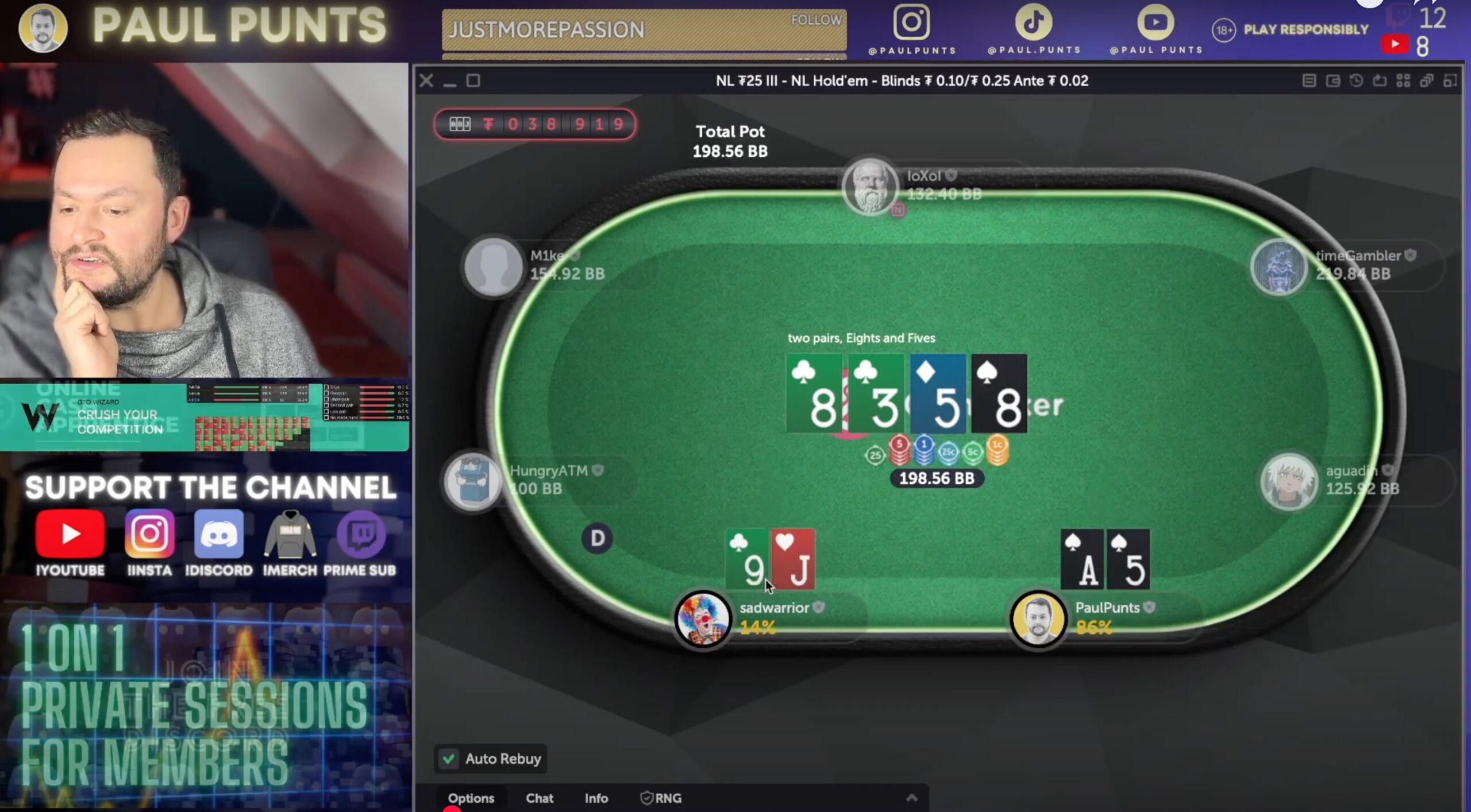The image size is (1471, 812).
Task: Expand the bottom panel with the up arrow
Action: click(x=911, y=798)
